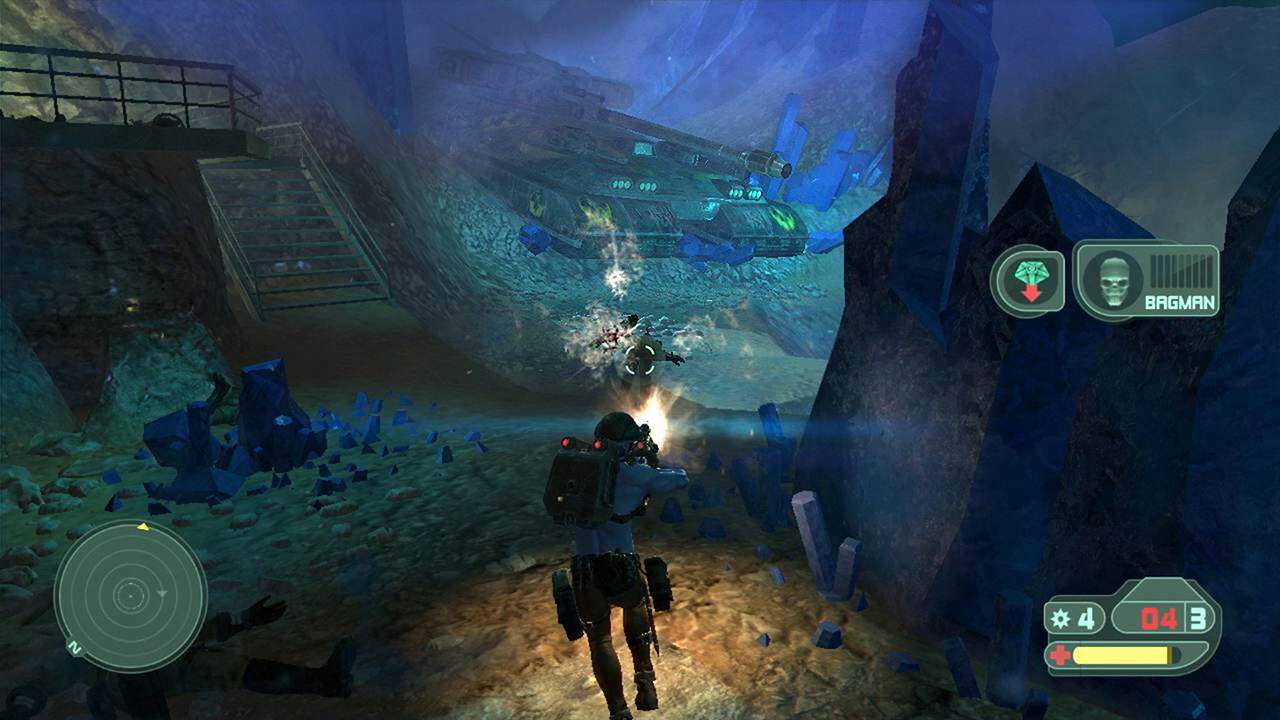
Task: Select the BAGMAN nameplate label
Action: pos(1180,302)
